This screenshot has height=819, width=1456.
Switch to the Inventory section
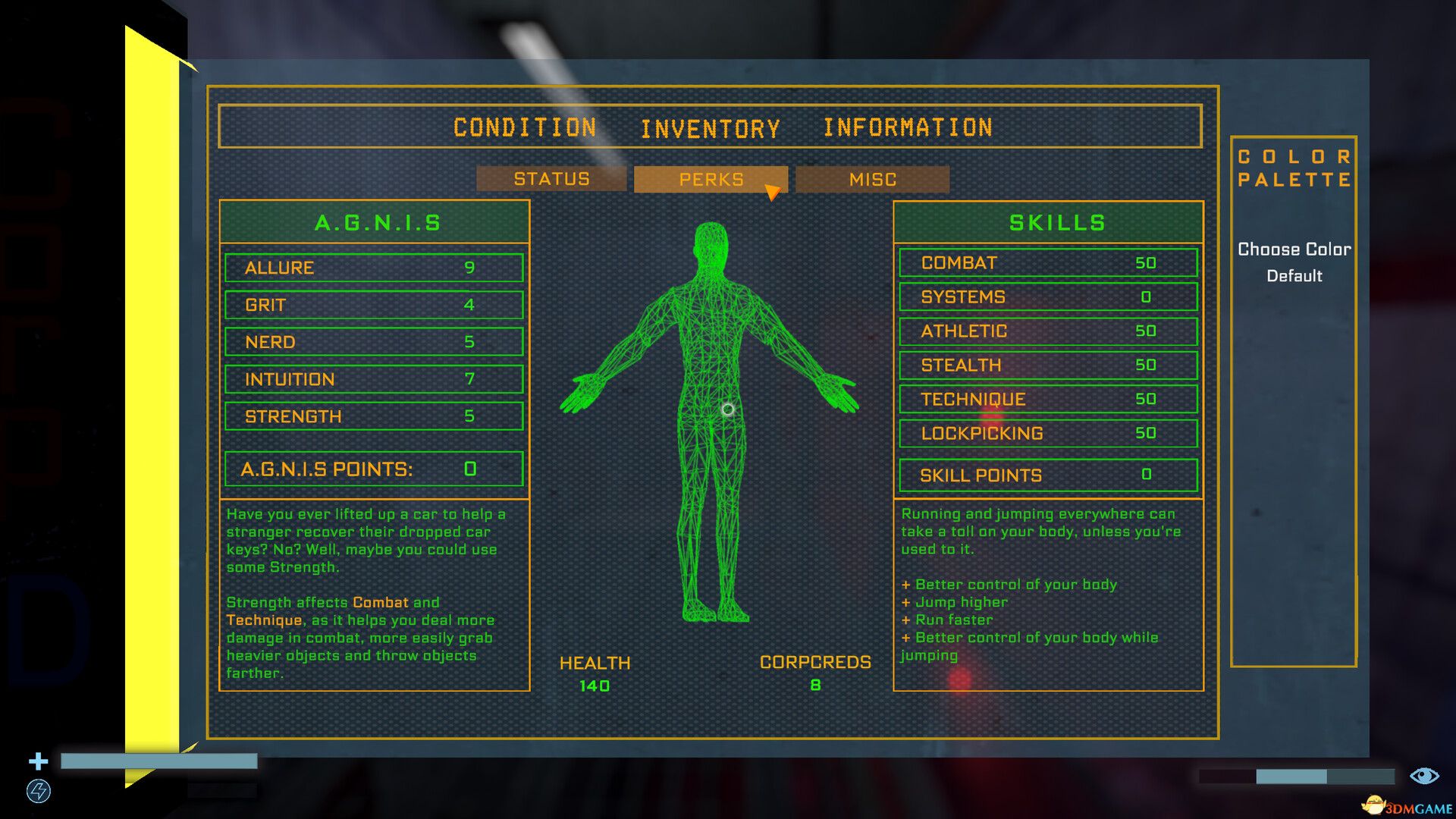(x=711, y=129)
